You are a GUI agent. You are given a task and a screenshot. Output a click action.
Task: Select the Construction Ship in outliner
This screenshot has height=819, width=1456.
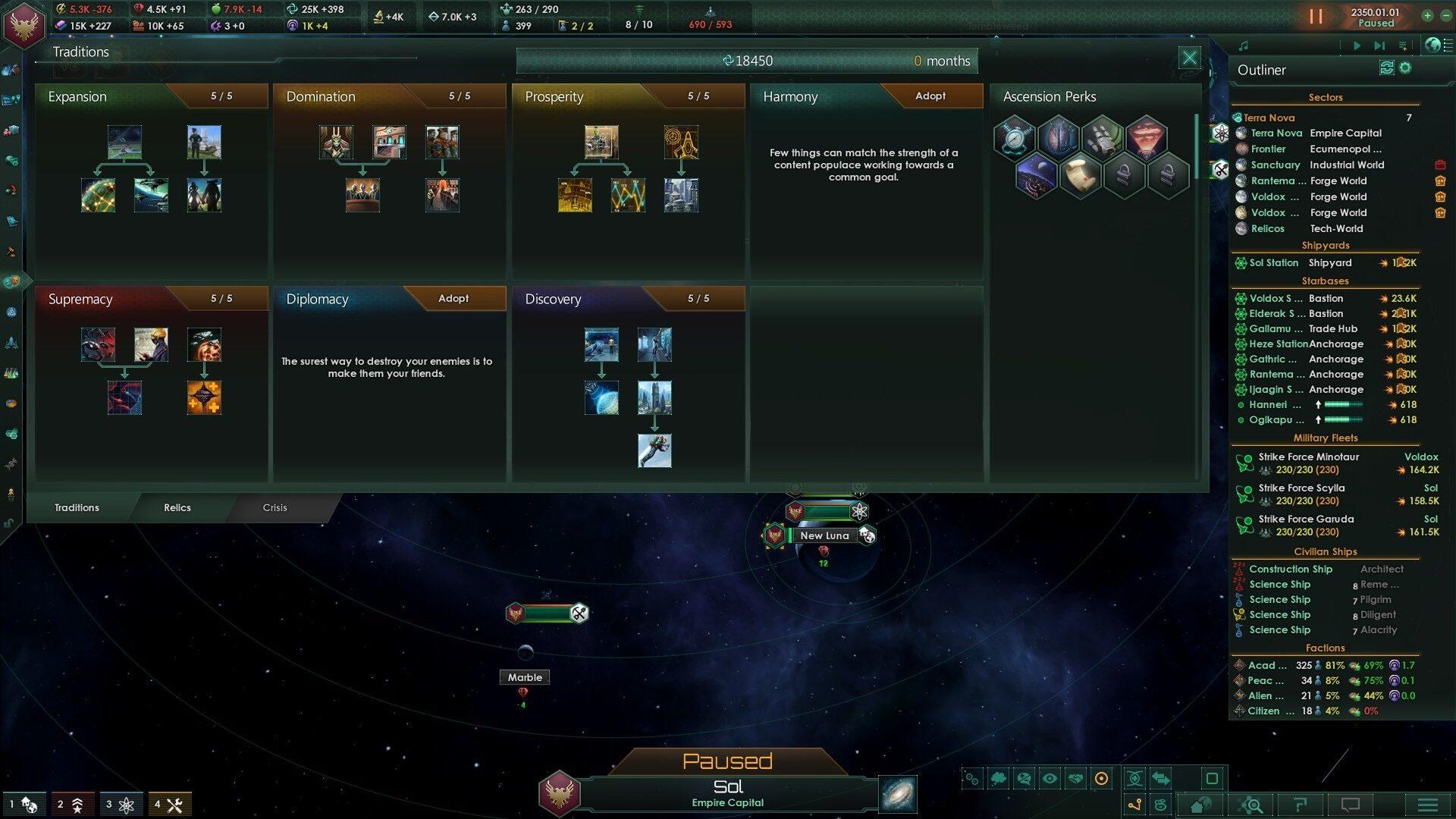(1290, 570)
